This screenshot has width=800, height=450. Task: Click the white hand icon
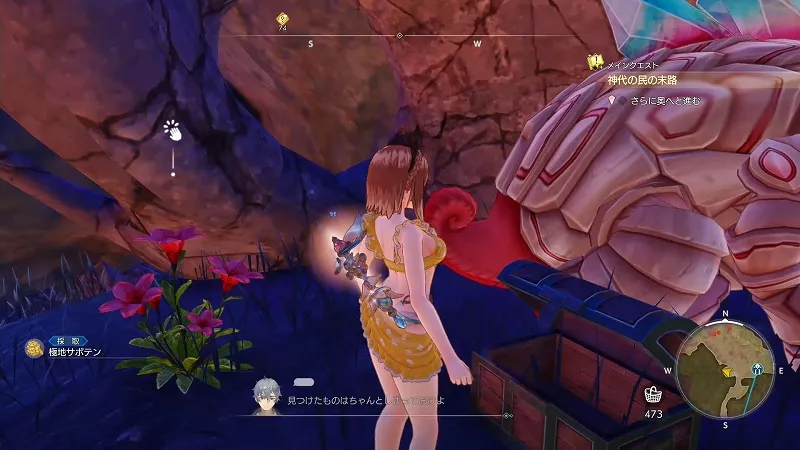coord(173,130)
